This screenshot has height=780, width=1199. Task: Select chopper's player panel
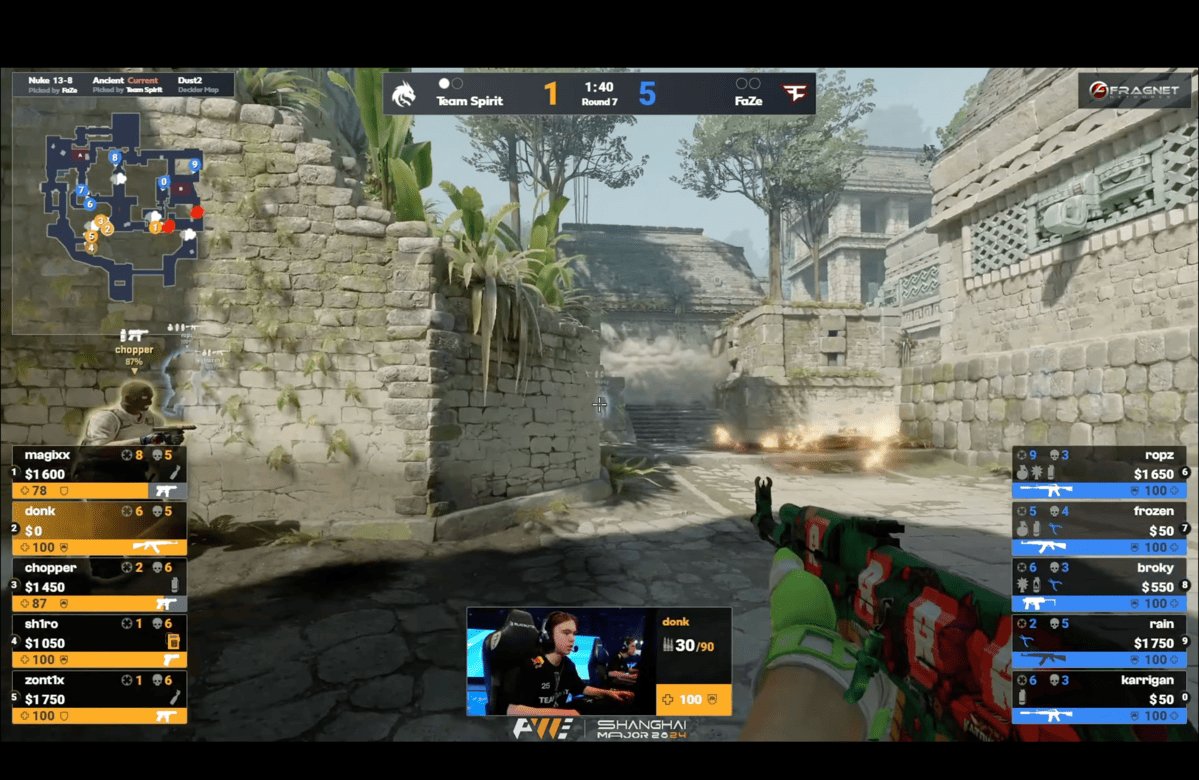[x=99, y=585]
